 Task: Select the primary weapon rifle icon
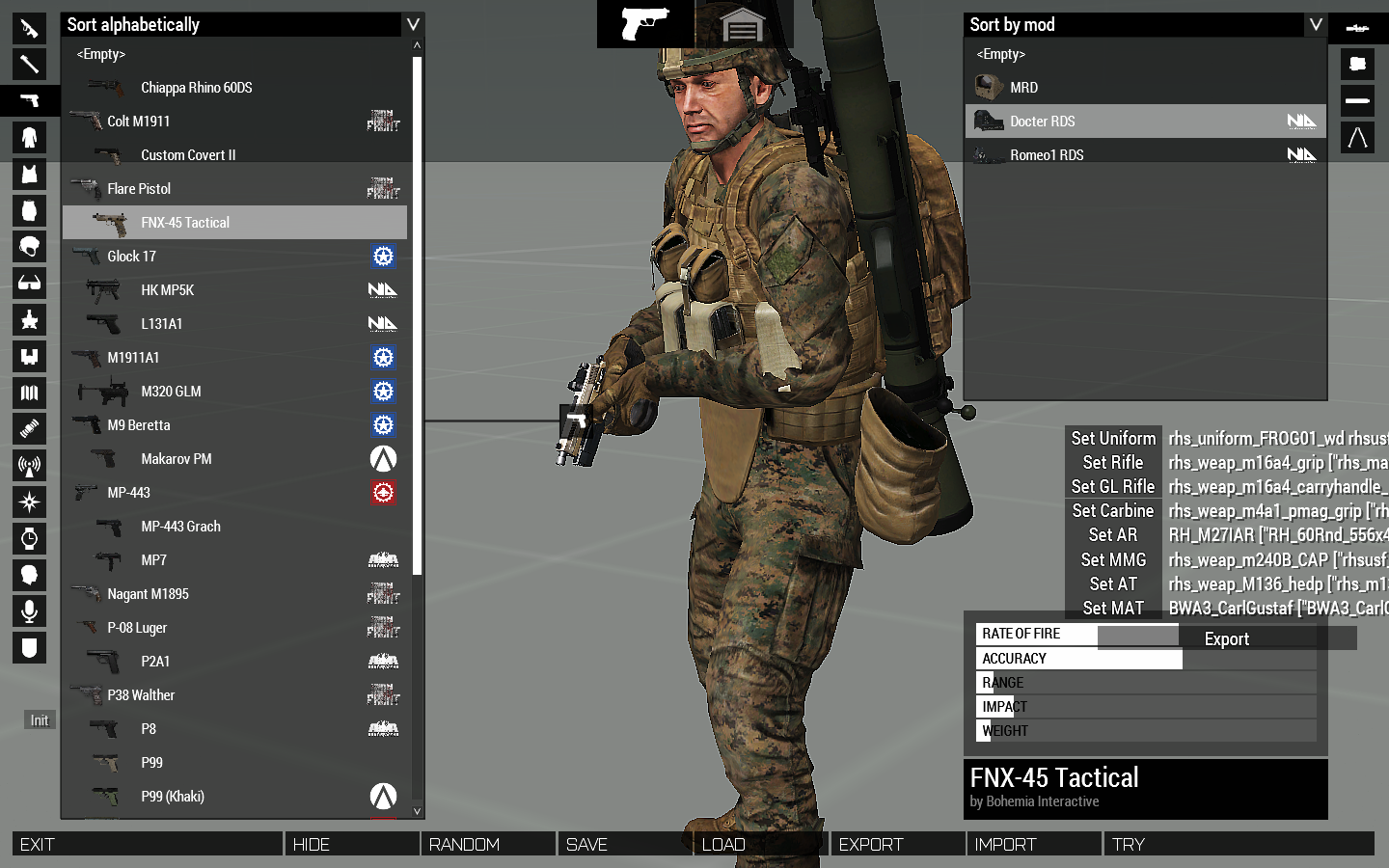point(29,28)
